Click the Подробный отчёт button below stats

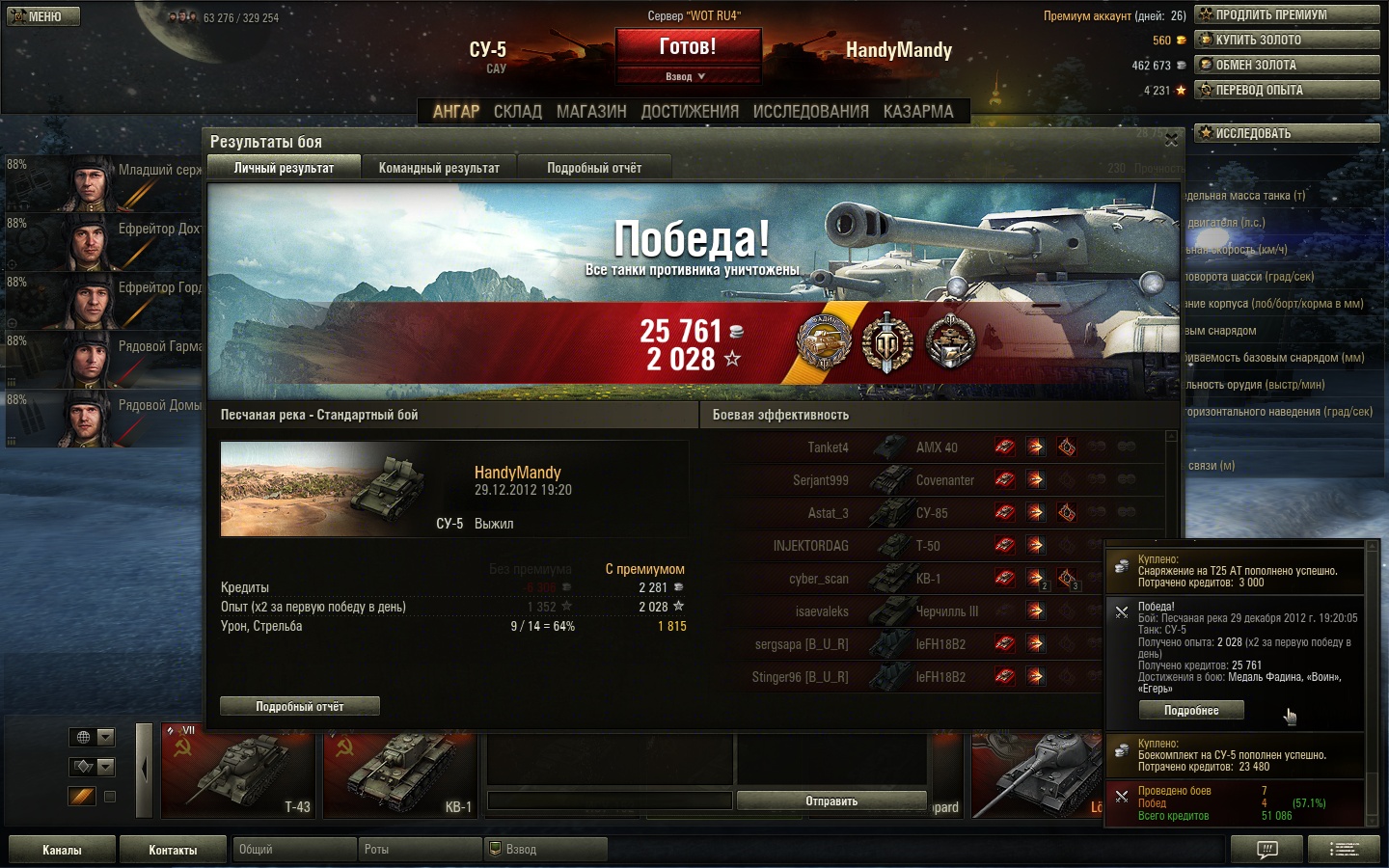[300, 706]
